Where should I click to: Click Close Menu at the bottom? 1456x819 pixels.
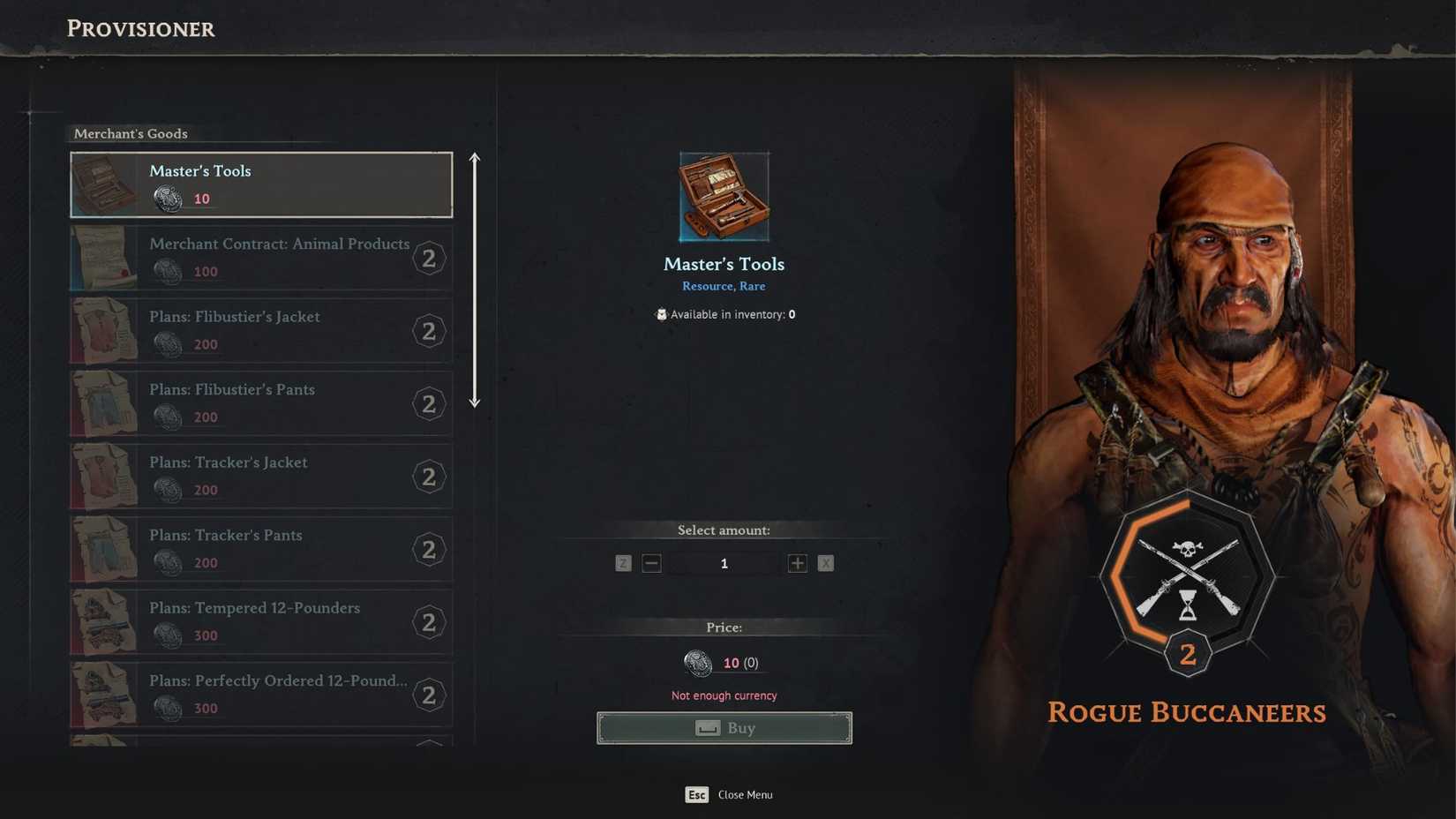pos(744,794)
